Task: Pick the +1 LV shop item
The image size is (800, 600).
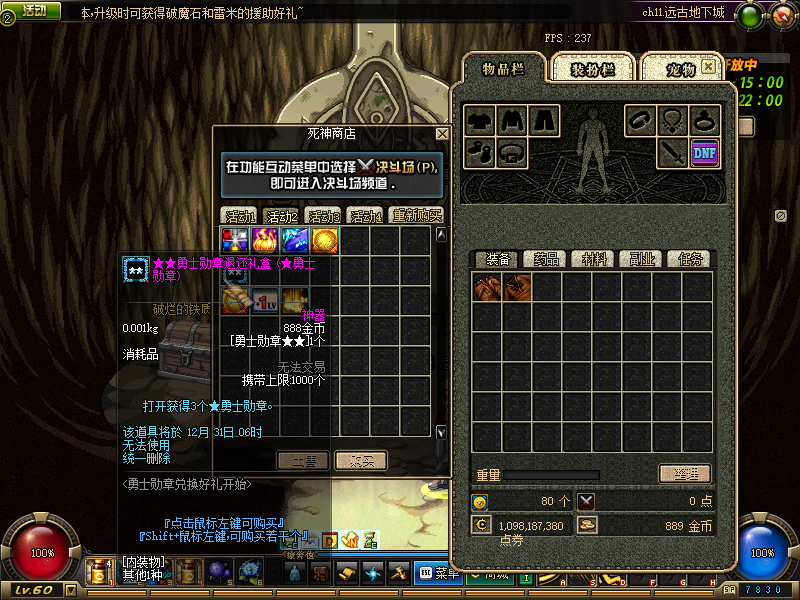Action: 265,300
